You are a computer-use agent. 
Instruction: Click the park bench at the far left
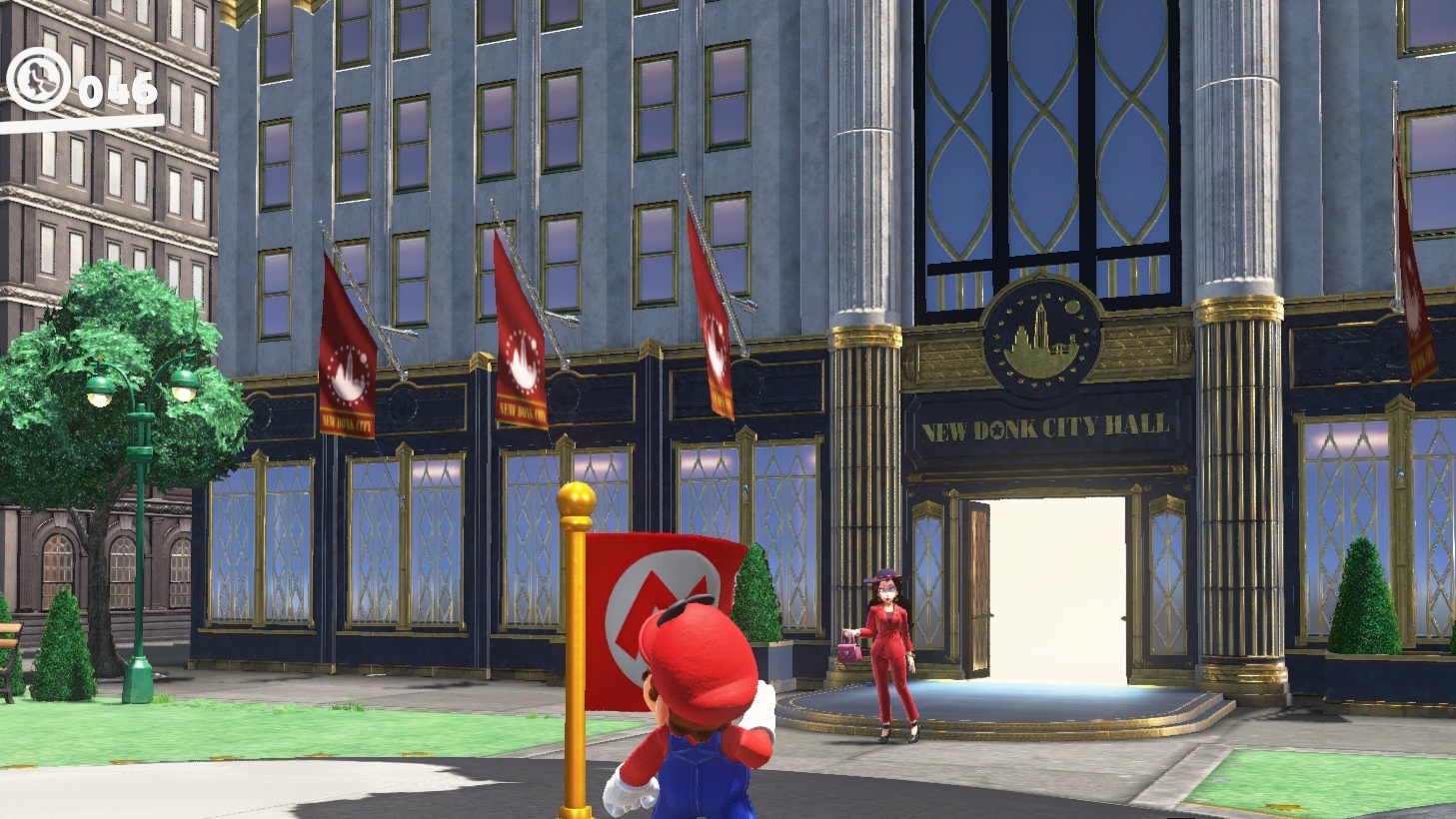[x=12, y=639]
